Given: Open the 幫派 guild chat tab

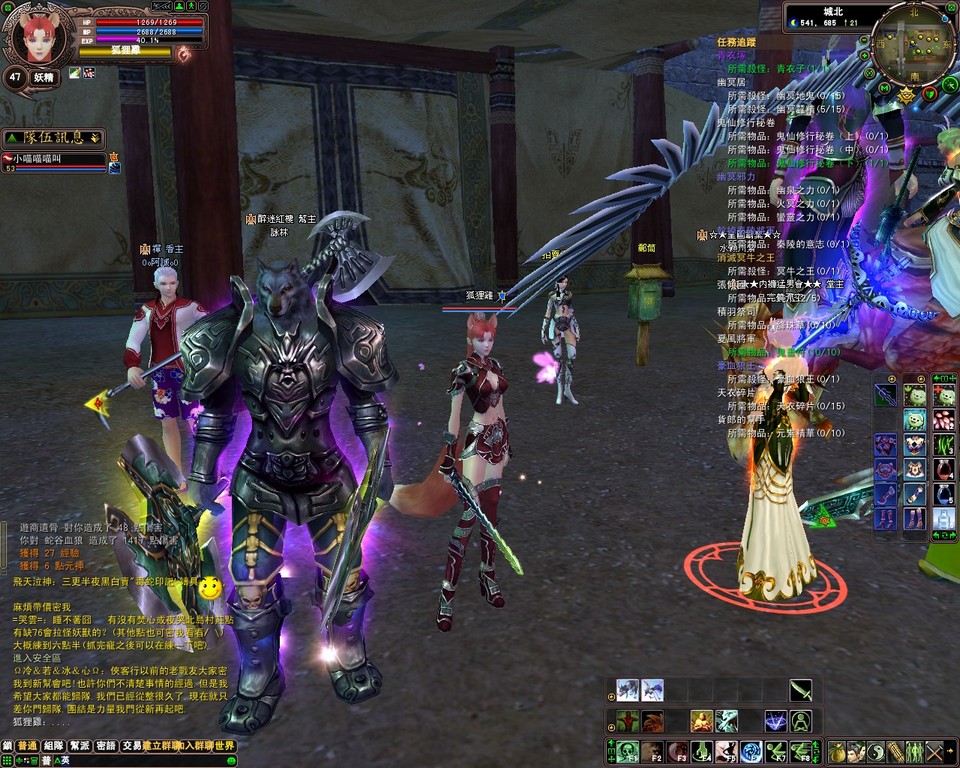Looking at the screenshot, I should (80, 746).
